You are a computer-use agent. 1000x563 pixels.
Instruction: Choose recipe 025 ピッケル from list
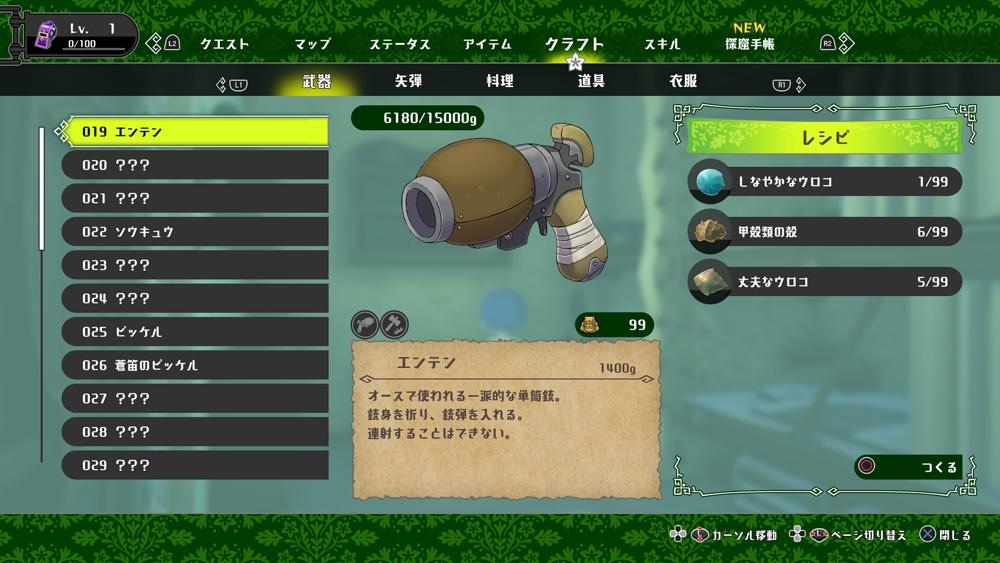(195, 332)
